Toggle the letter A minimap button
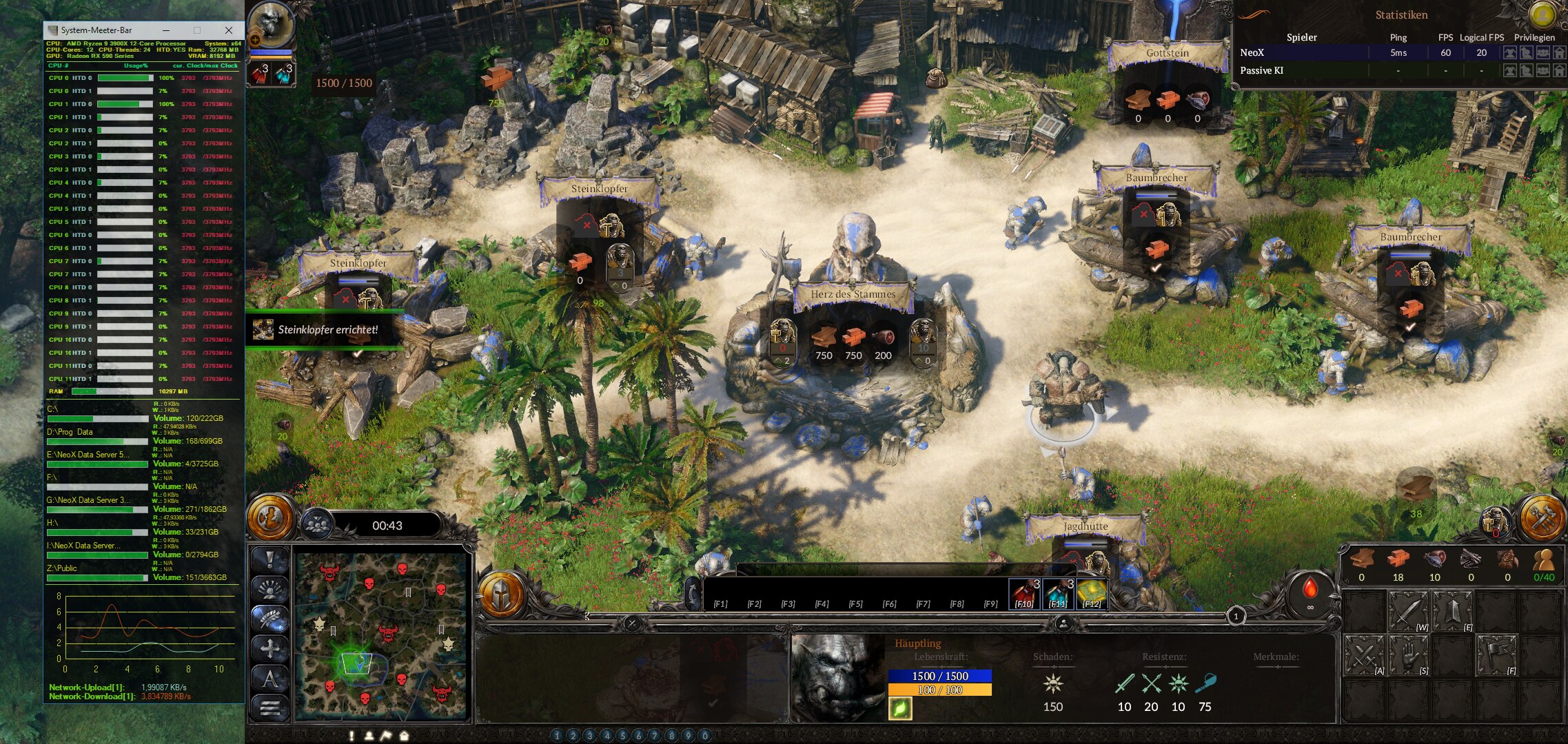1568x744 pixels. point(269,679)
